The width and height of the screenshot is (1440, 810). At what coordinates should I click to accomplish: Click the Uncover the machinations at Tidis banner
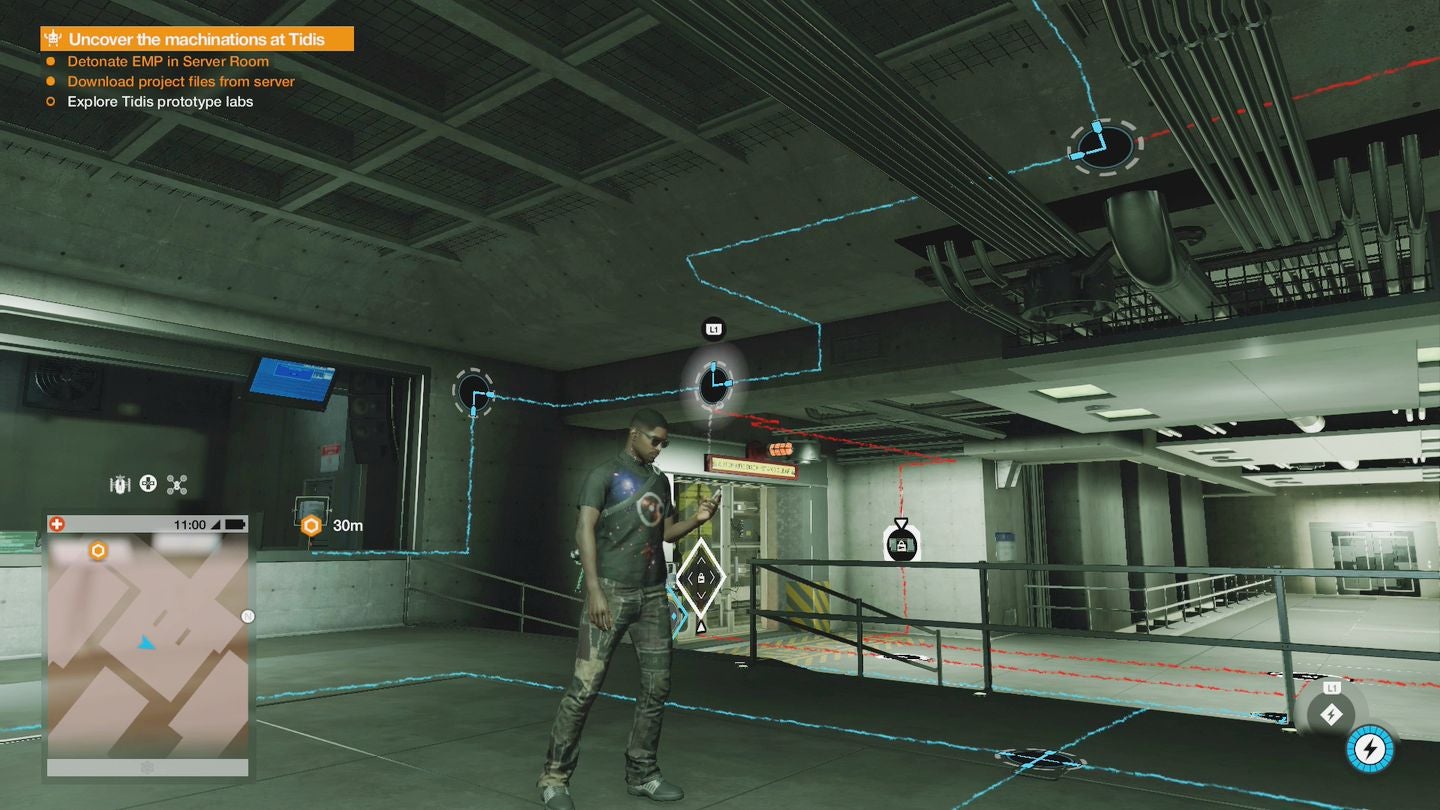click(196, 38)
